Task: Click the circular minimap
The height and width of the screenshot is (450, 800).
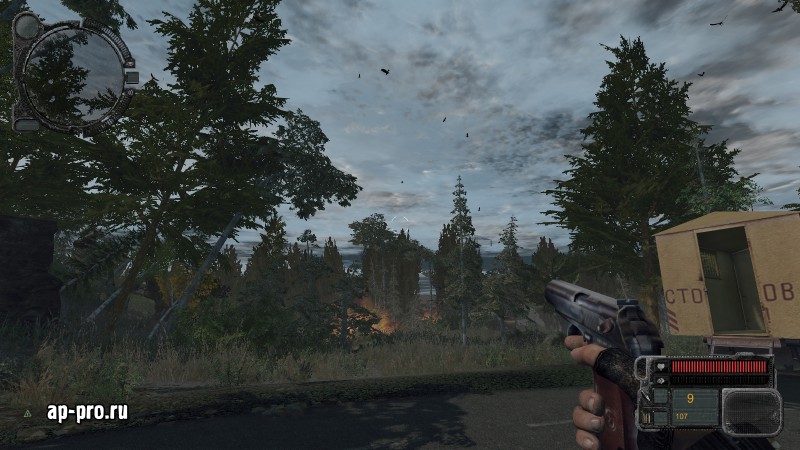Action: [x=73, y=76]
